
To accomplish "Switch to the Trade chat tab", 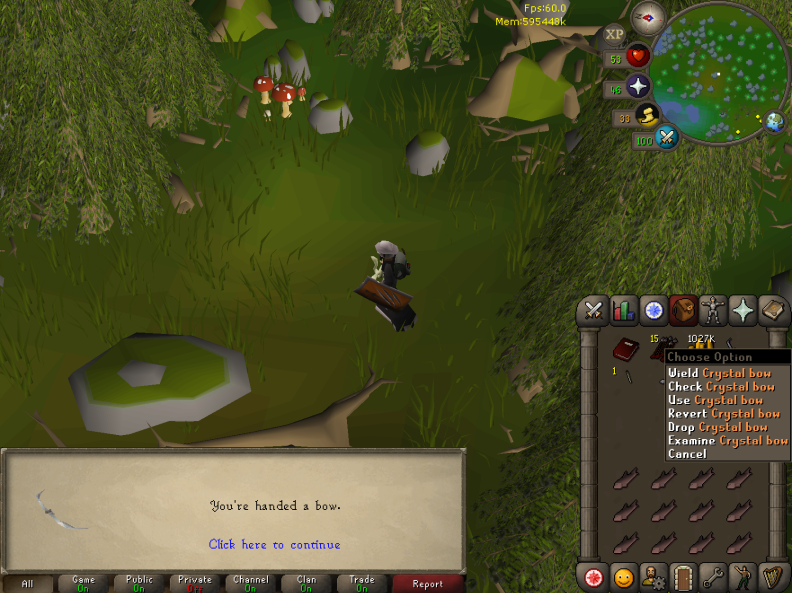I will pos(362,583).
